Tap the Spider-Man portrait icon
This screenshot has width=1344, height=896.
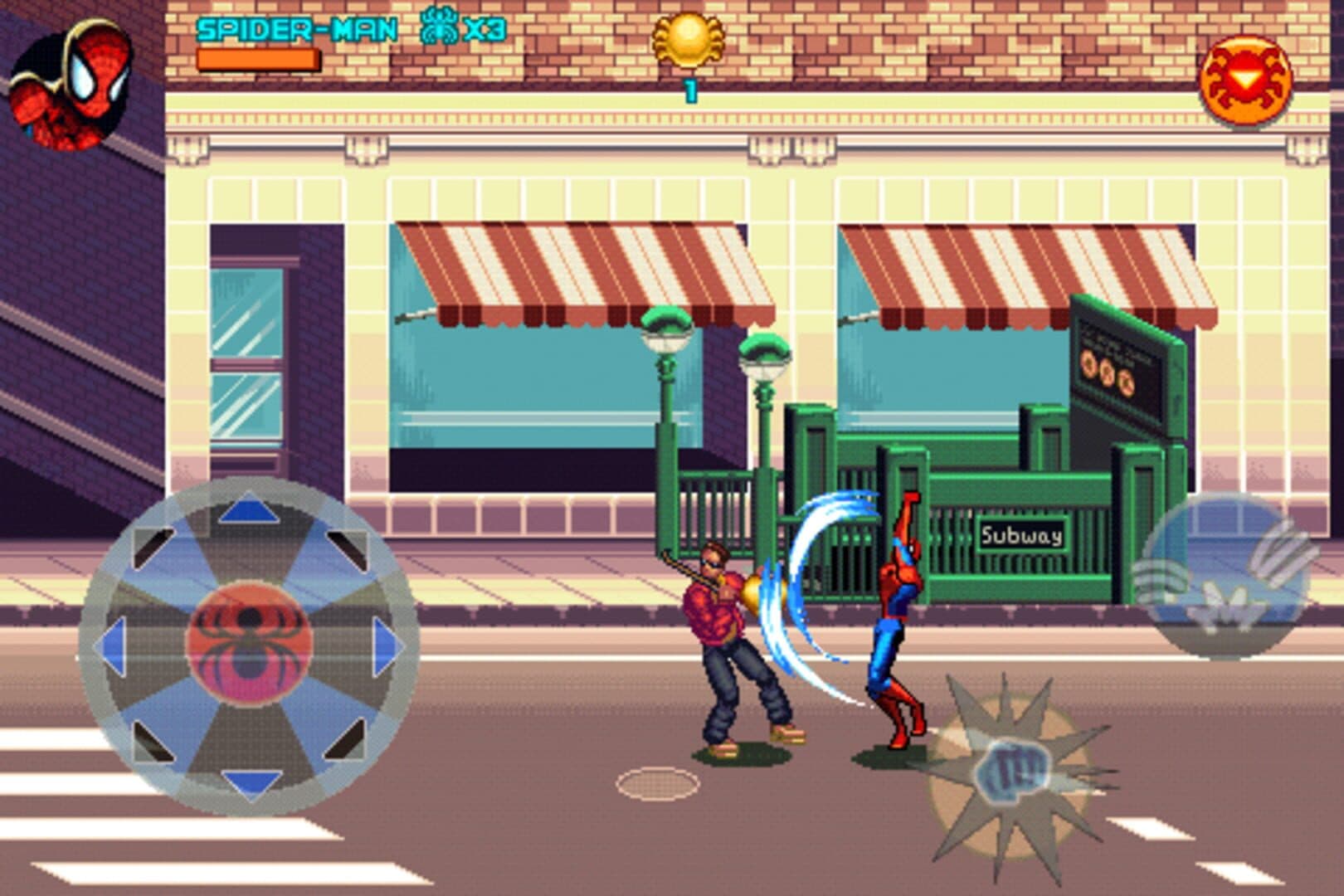point(71,85)
